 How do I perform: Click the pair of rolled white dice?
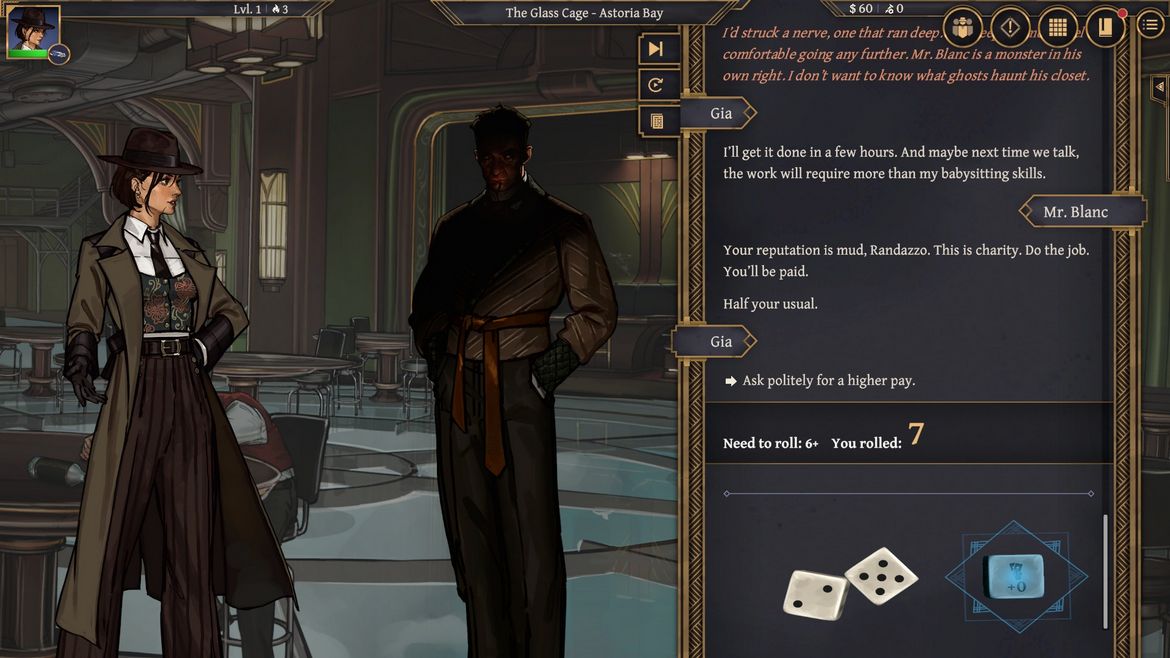click(849, 583)
